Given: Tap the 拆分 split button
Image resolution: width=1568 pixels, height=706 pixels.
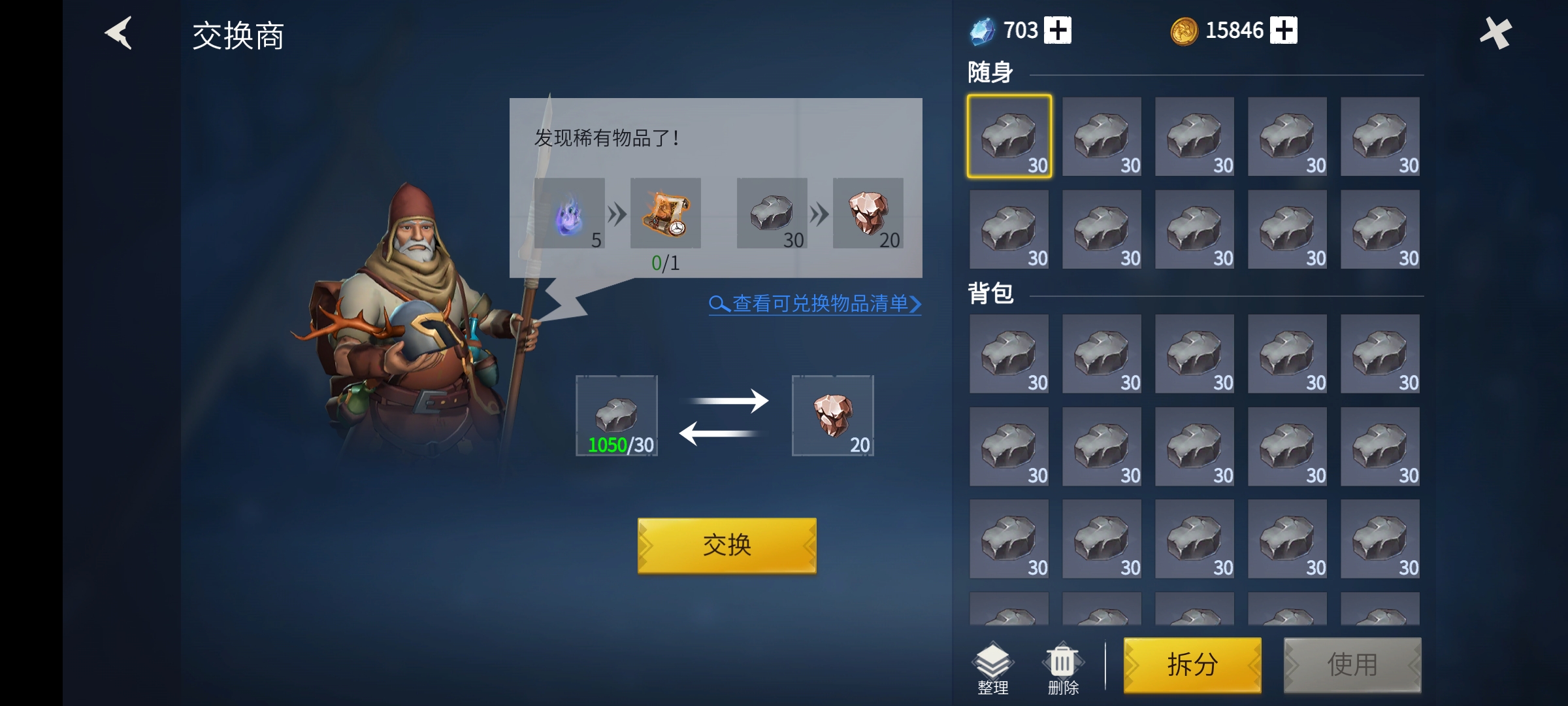Looking at the screenshot, I should [1192, 665].
